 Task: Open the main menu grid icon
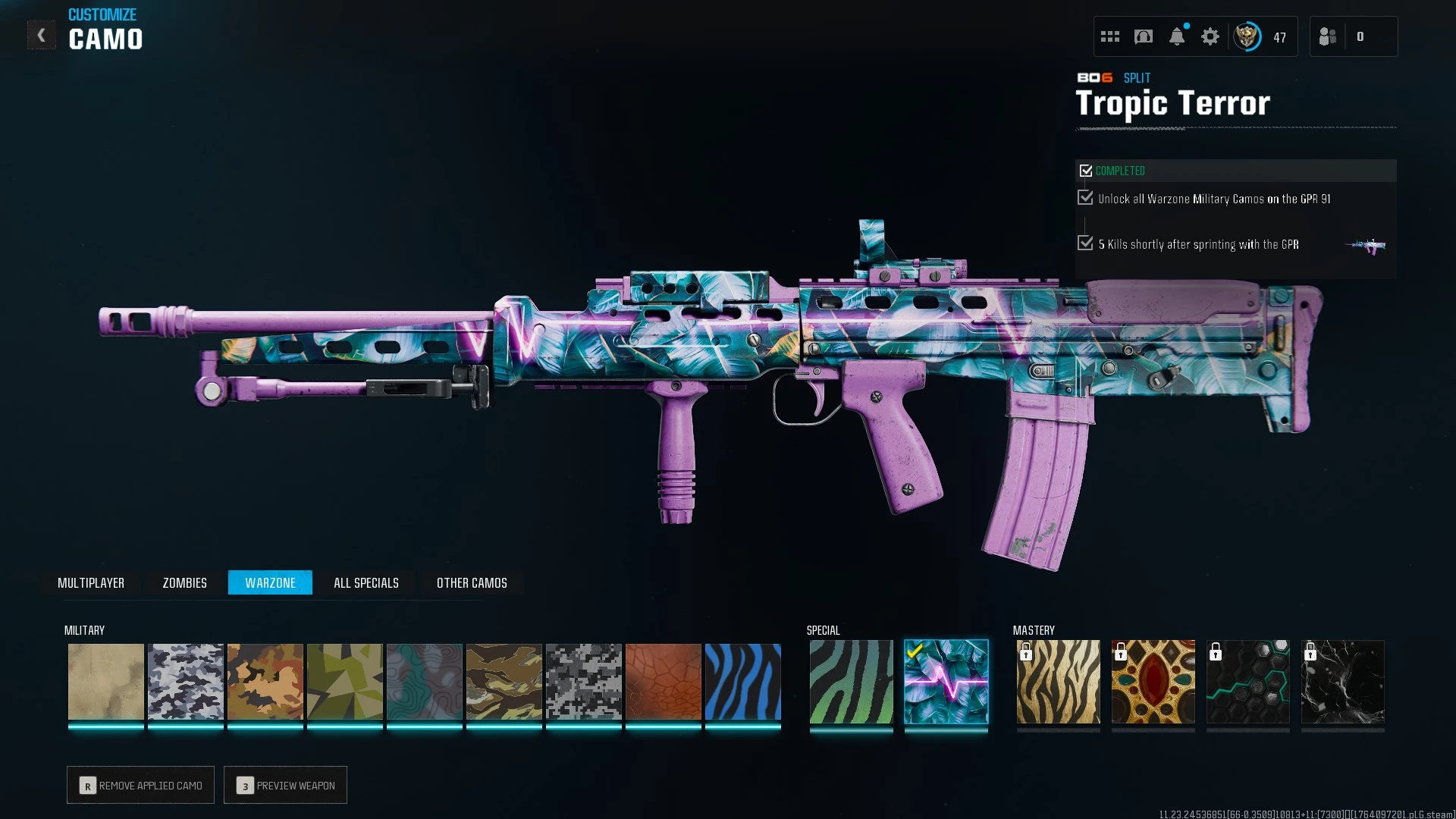point(1110,36)
